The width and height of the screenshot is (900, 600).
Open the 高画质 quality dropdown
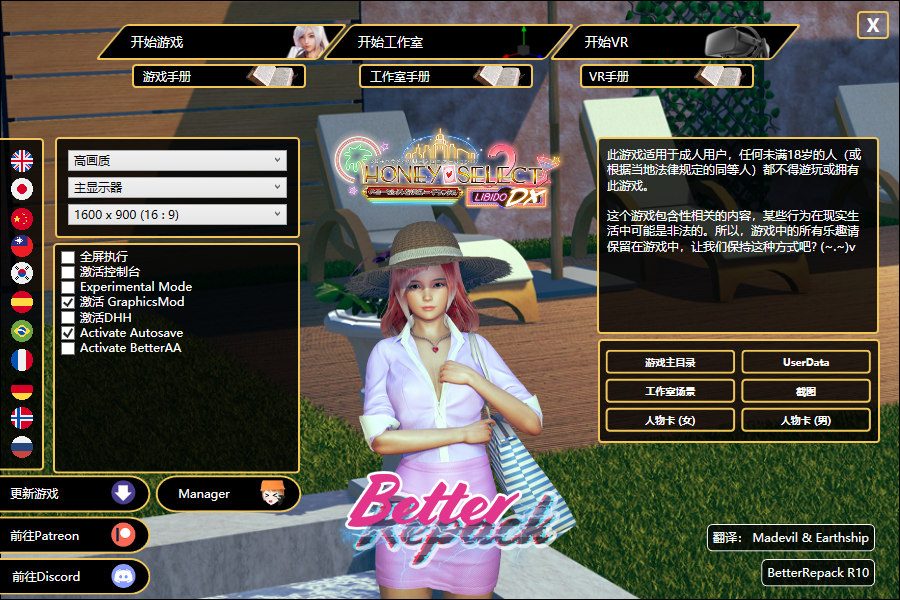tap(177, 160)
